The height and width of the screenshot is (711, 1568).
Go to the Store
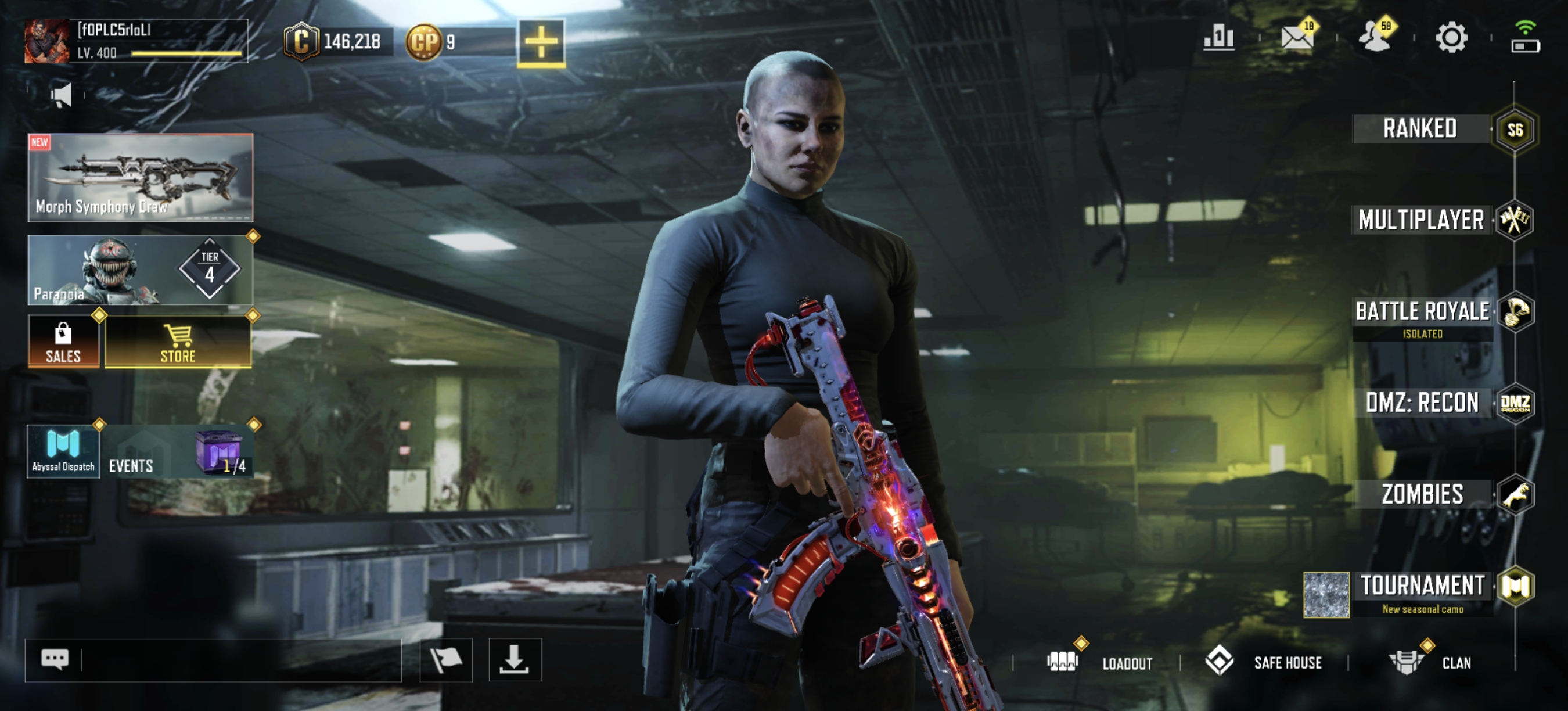point(178,341)
